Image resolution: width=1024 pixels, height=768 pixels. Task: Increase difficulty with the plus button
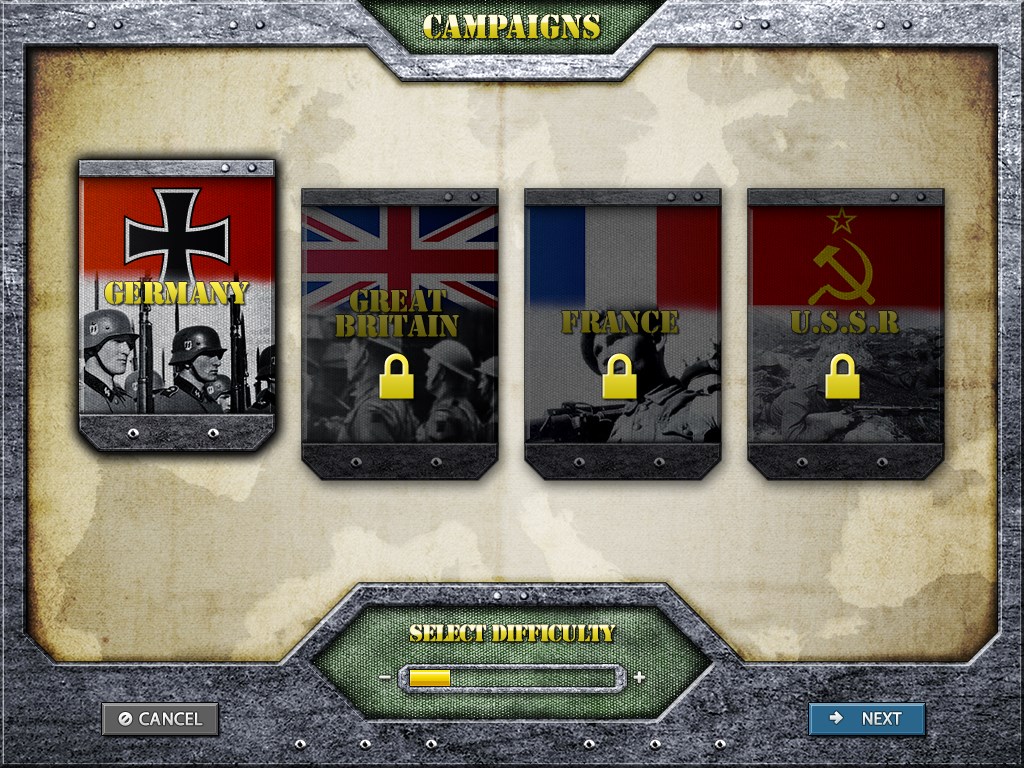pyautogui.click(x=639, y=678)
